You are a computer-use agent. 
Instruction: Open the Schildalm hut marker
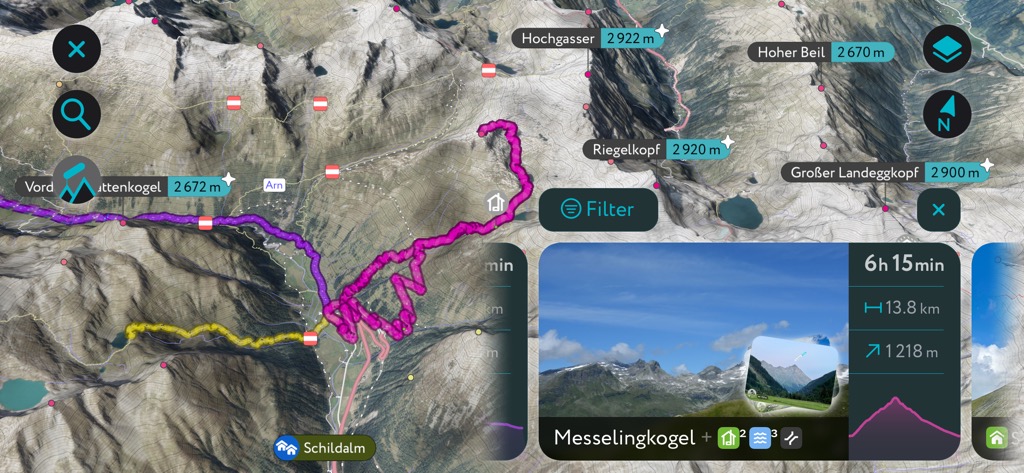pyautogui.click(x=325, y=447)
